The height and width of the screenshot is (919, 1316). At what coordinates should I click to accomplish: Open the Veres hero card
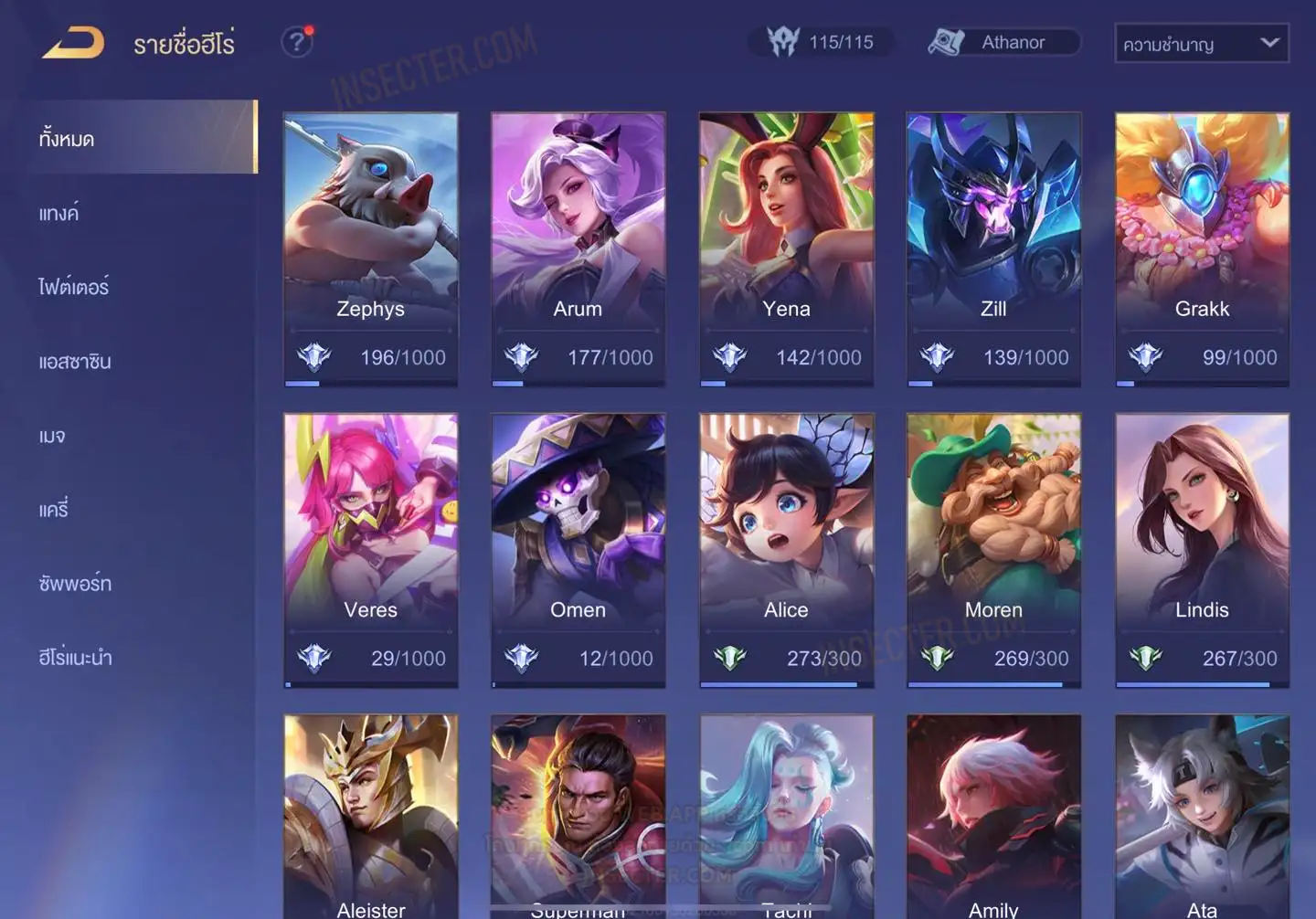(x=370, y=549)
